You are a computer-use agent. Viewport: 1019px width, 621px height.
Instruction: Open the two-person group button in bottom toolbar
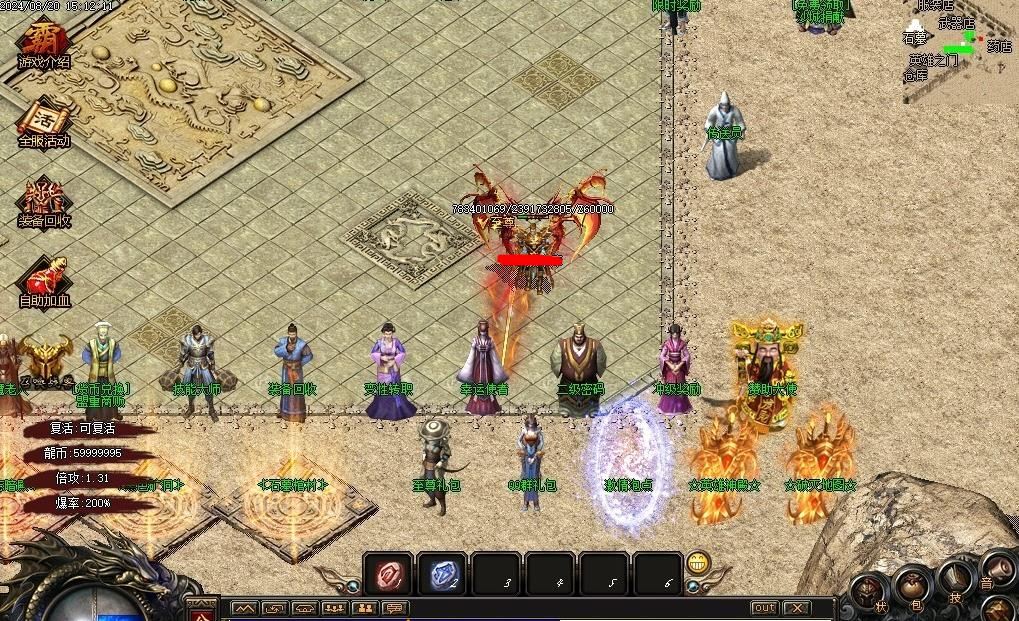coord(365,608)
